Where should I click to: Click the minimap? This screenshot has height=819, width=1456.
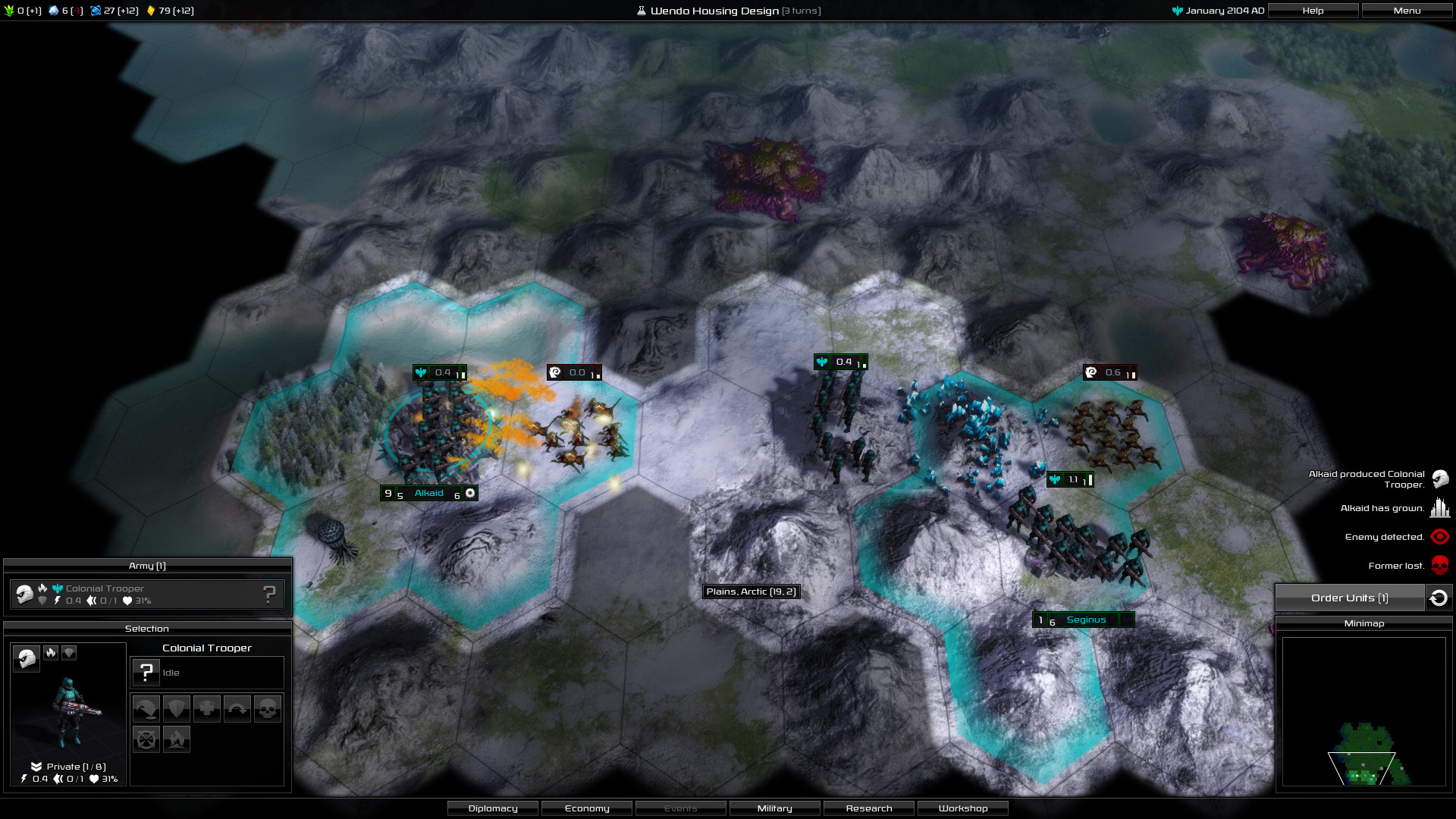tap(1363, 711)
